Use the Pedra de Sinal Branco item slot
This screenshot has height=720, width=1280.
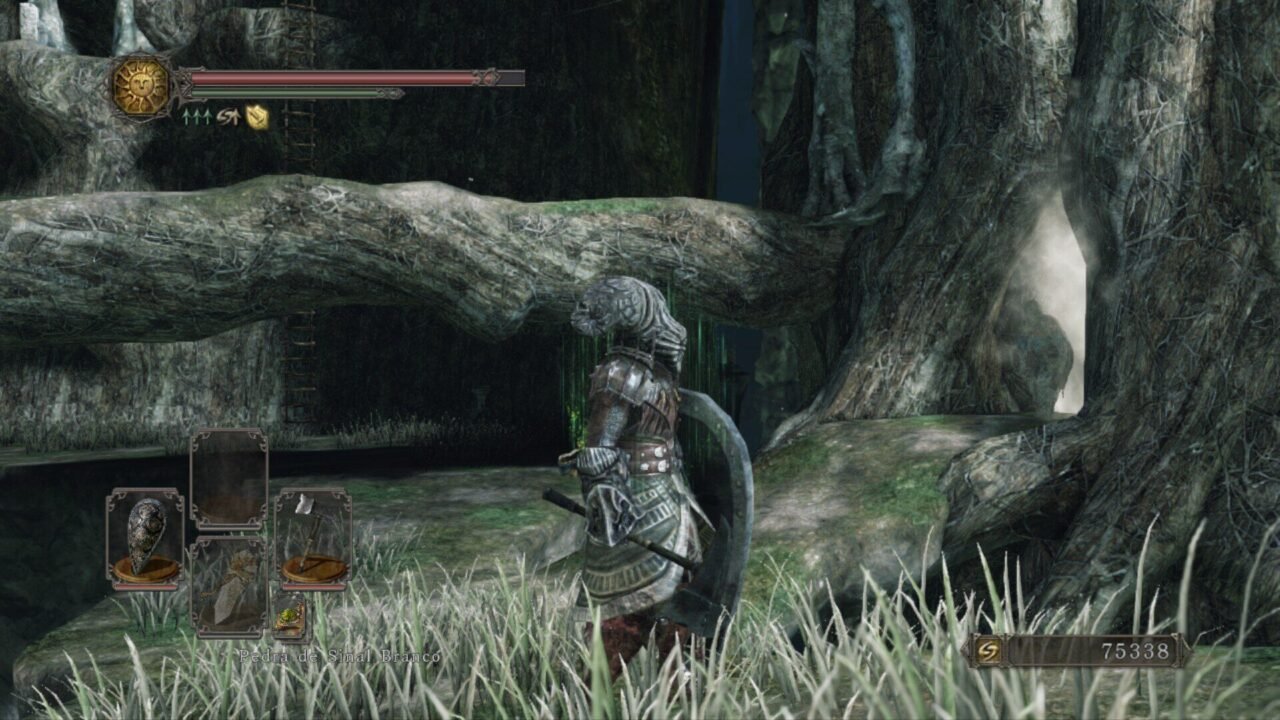click(x=229, y=586)
